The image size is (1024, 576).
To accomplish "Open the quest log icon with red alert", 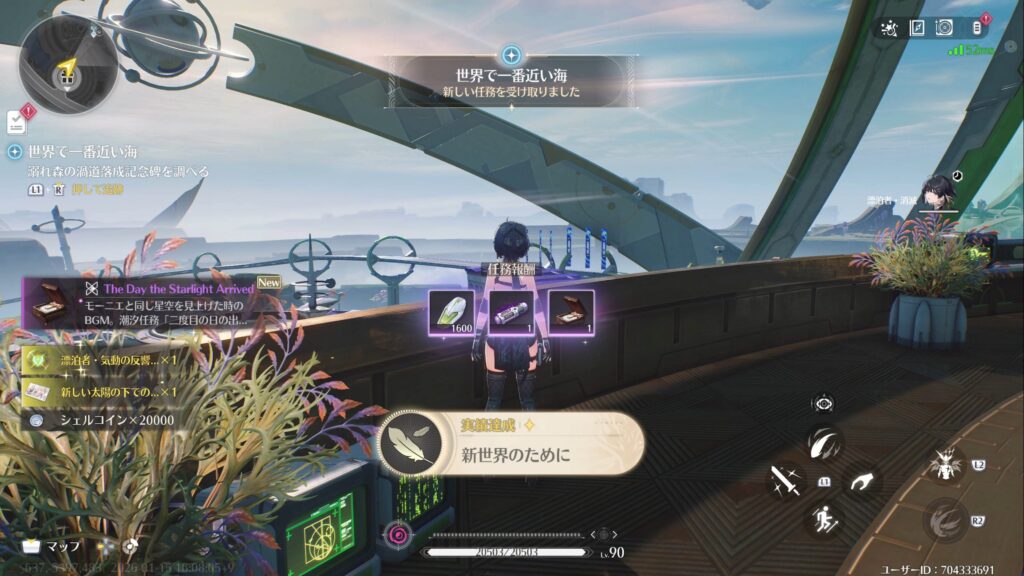I will (x=17, y=121).
